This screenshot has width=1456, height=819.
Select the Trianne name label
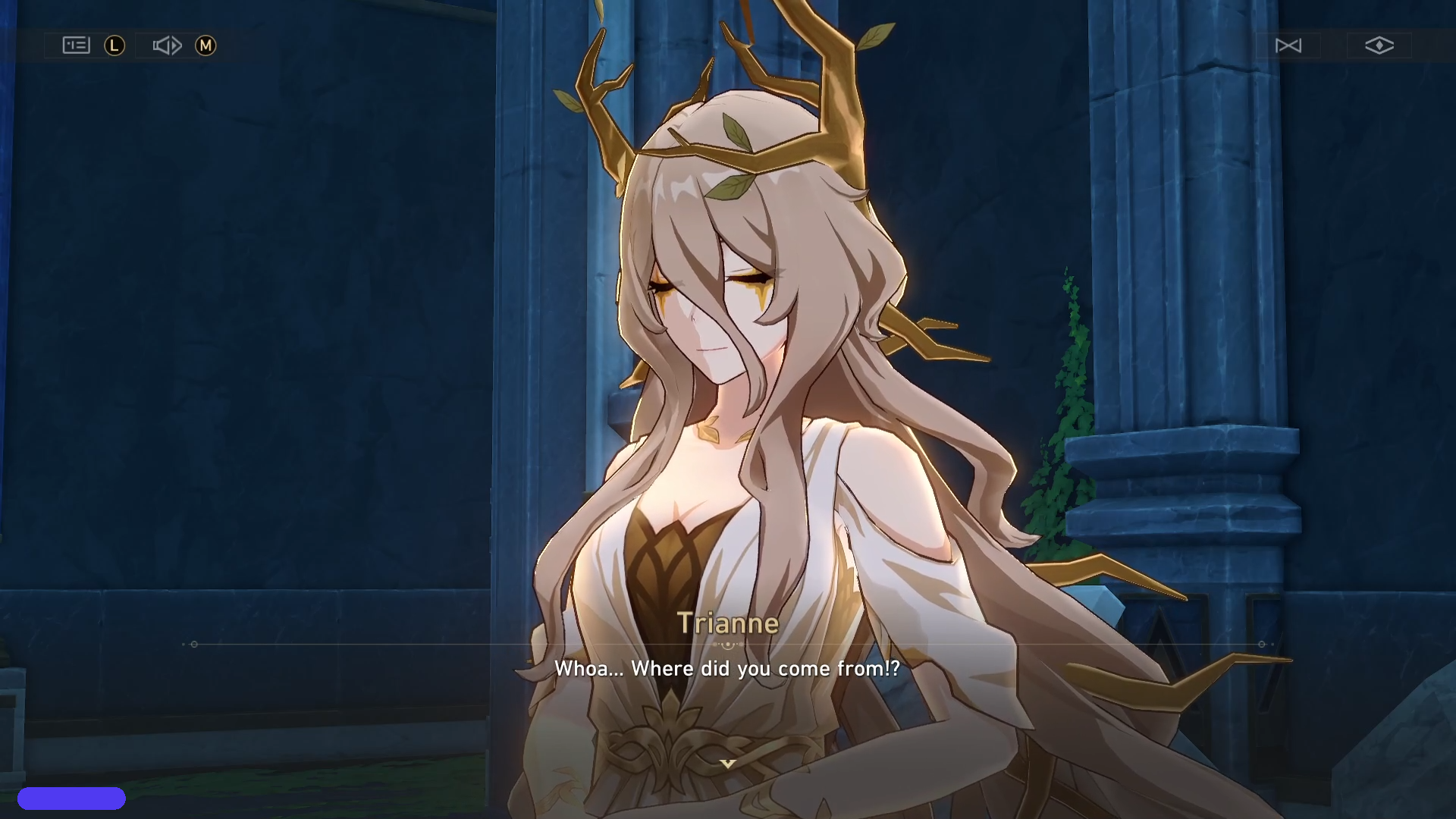[728, 623]
